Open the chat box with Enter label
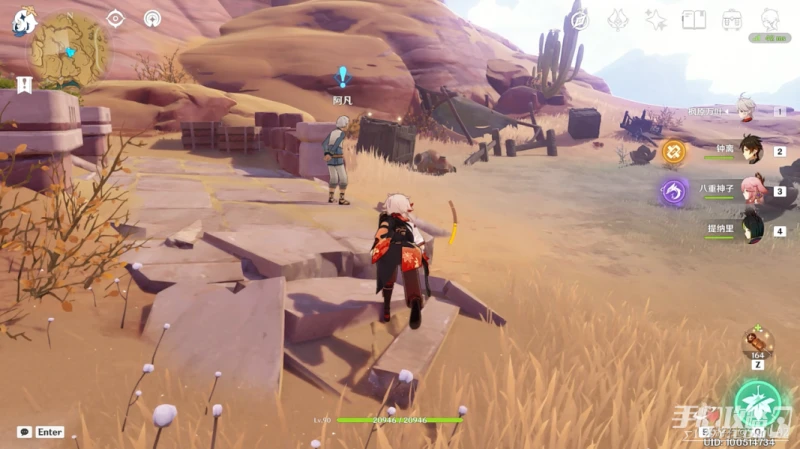 (x=41, y=432)
